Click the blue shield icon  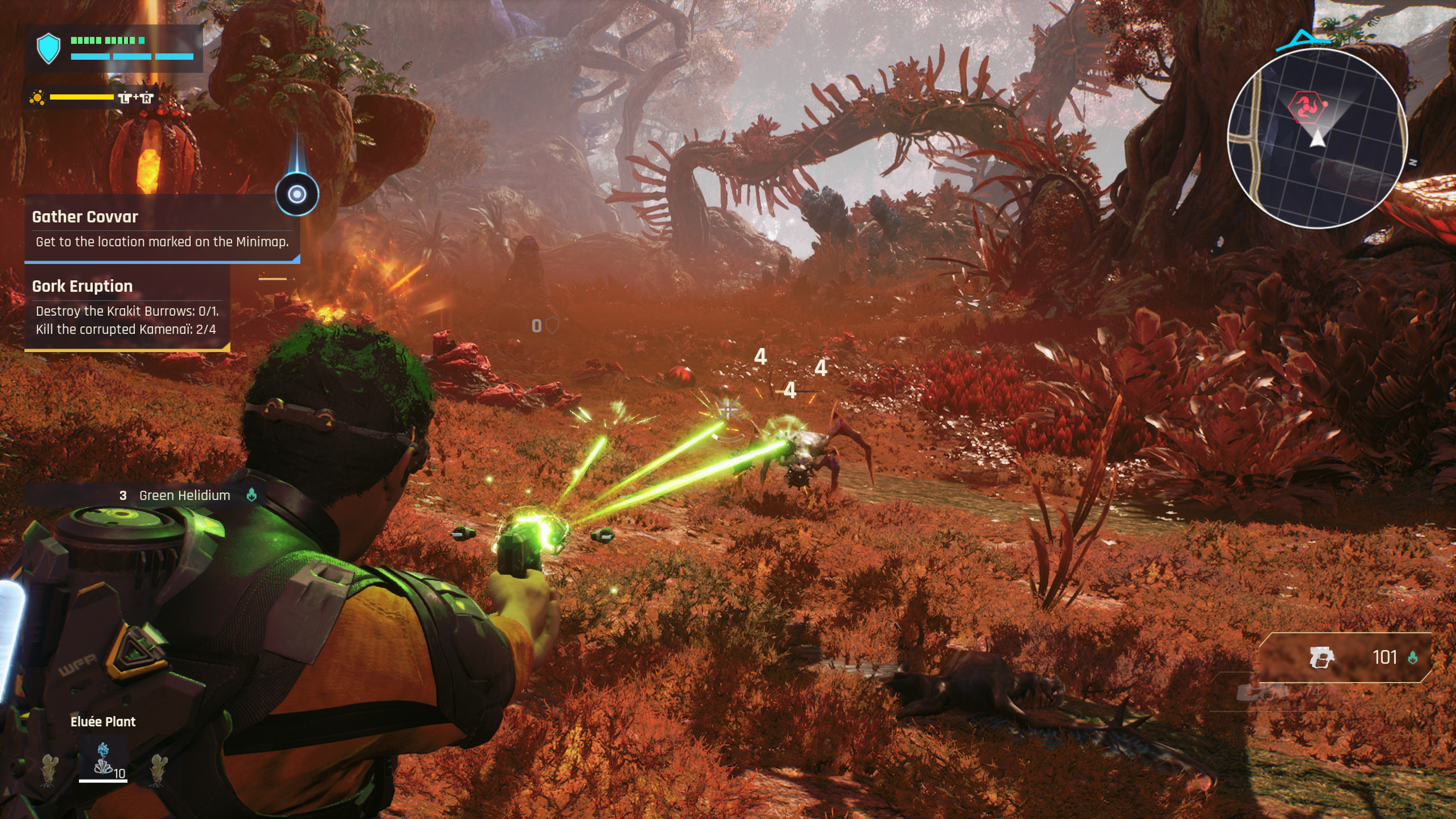(49, 48)
